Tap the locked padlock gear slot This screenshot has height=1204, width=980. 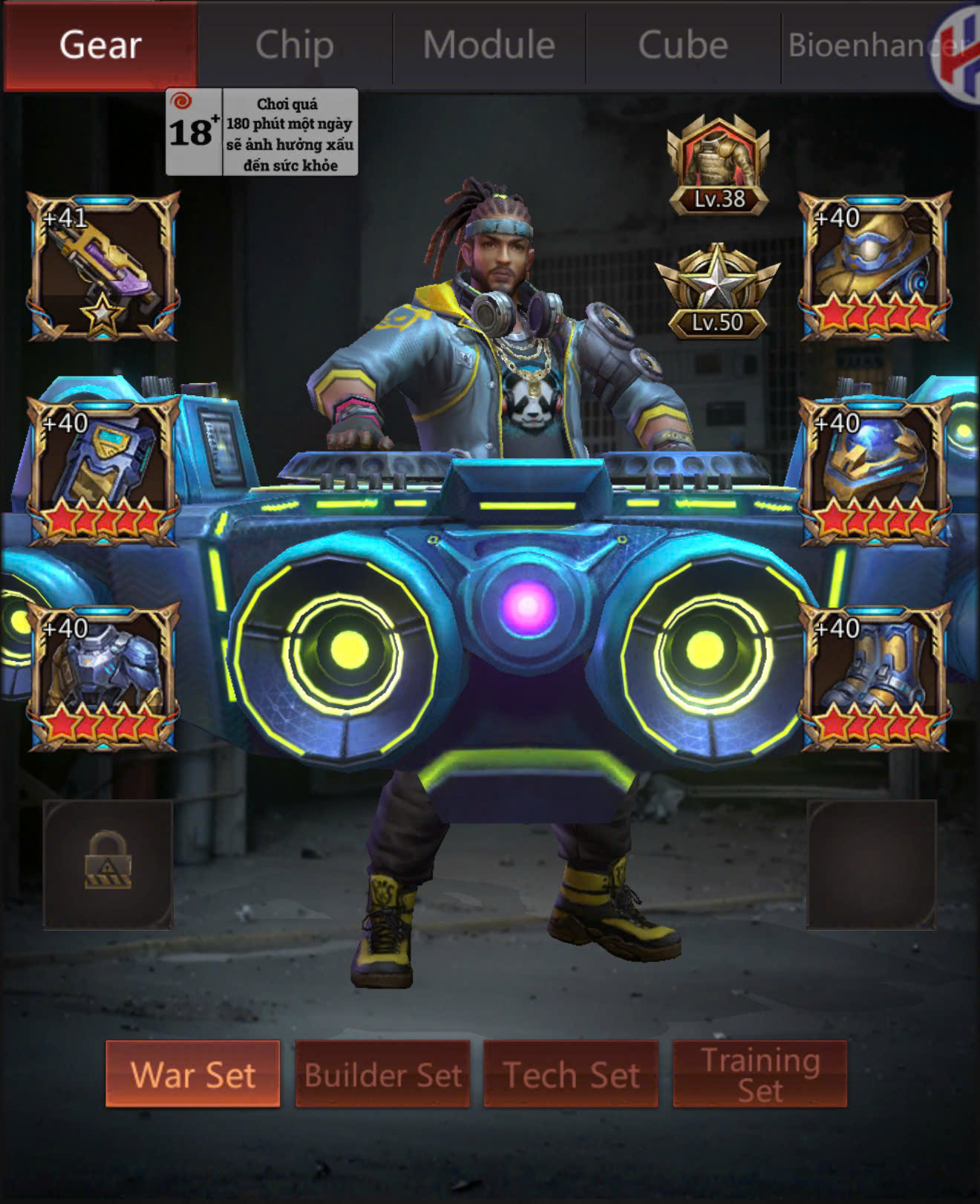pyautogui.click(x=108, y=864)
